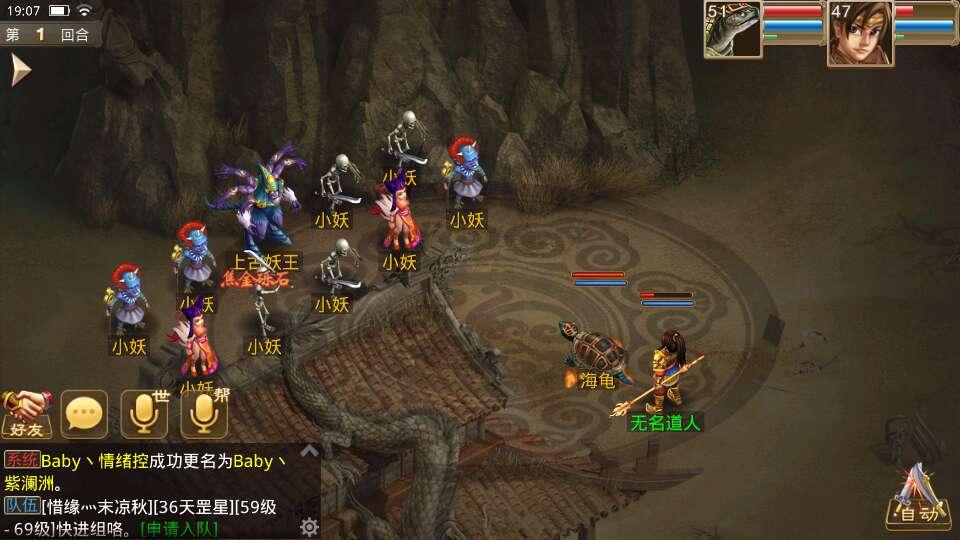
Task: Open chat settings gear icon
Action: 310,526
